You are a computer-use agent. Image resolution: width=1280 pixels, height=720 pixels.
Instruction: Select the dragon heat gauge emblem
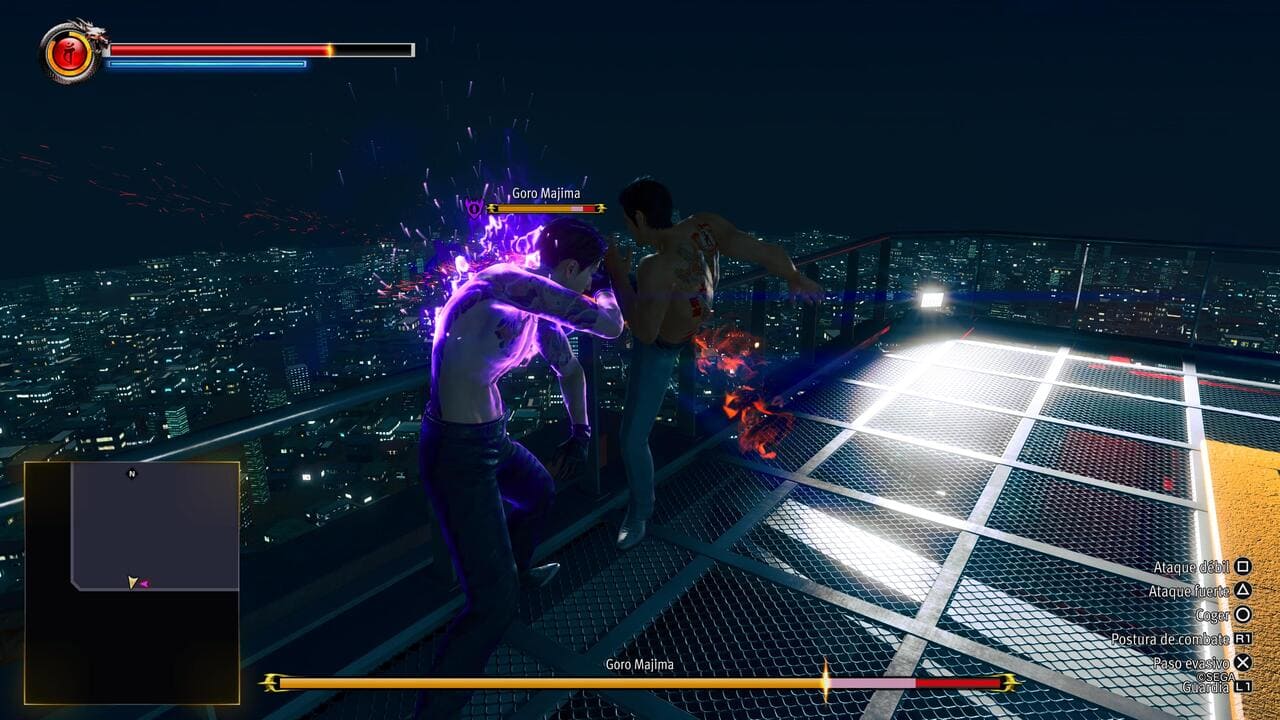click(x=71, y=51)
